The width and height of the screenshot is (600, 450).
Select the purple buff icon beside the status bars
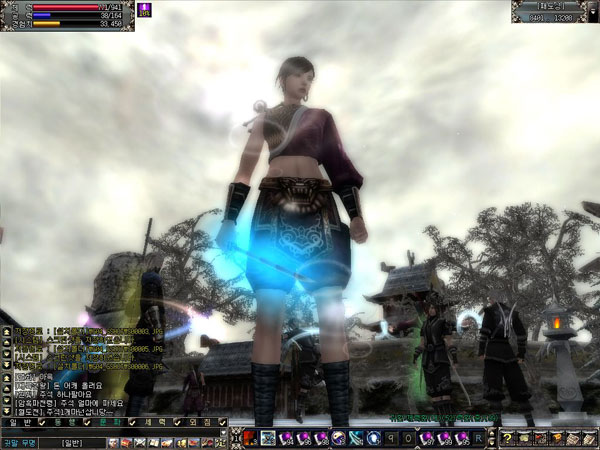(x=143, y=8)
